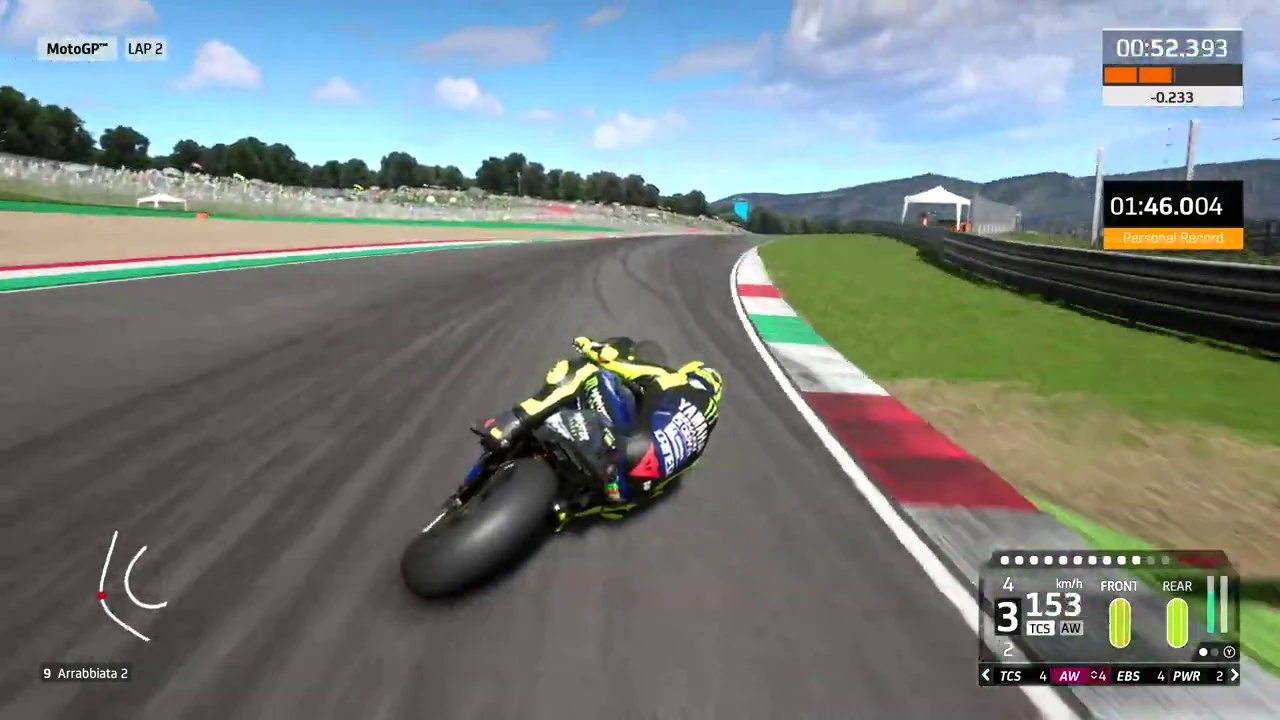Click the Y button prompt on the dashboard
Viewport: 1280px width, 720px height.
[x=1229, y=652]
